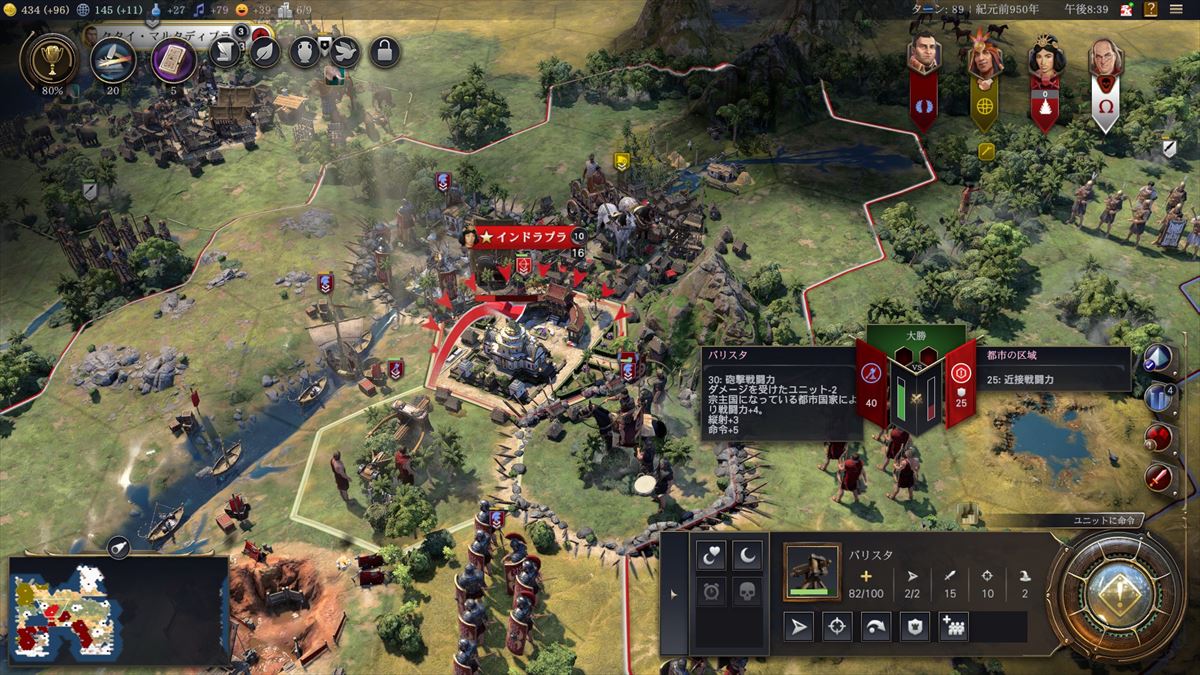This screenshot has height=675, width=1200.
Task: Activate the Ballista ranged attack crosshair
Action: (x=837, y=627)
